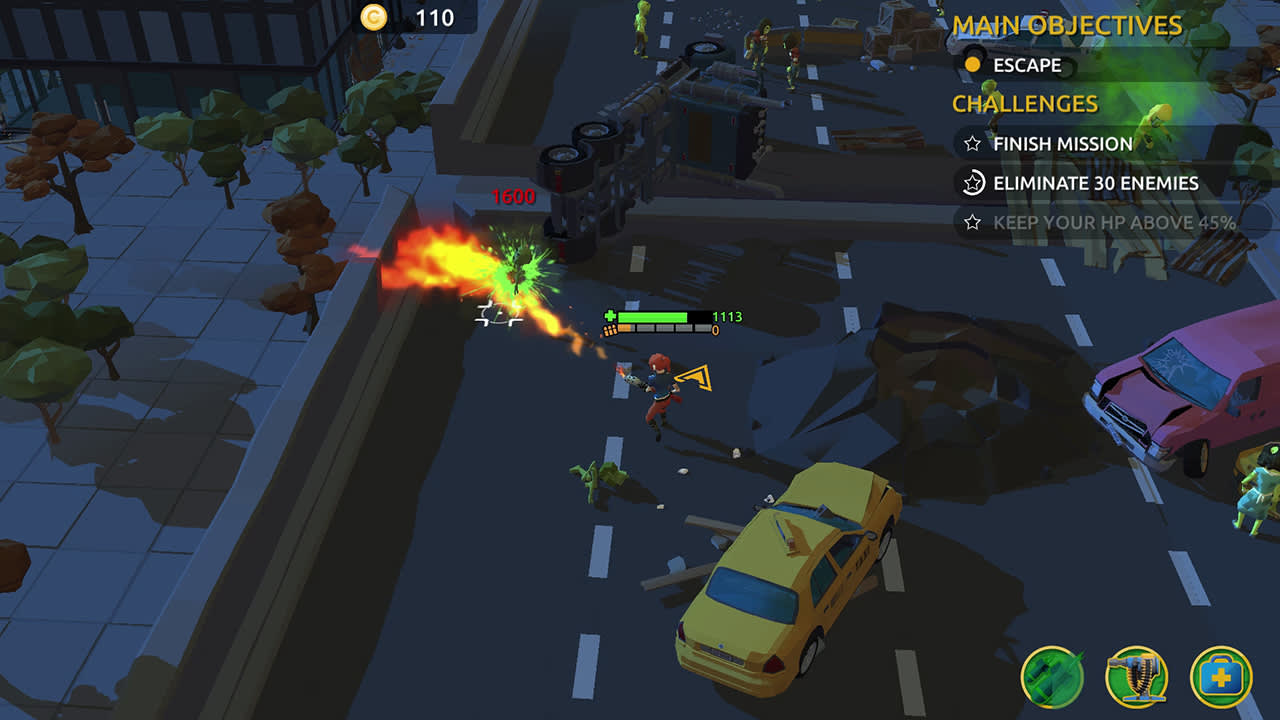Screen dimensions: 1280x720
Task: Click the targeting crosshair reticle
Action: [498, 313]
